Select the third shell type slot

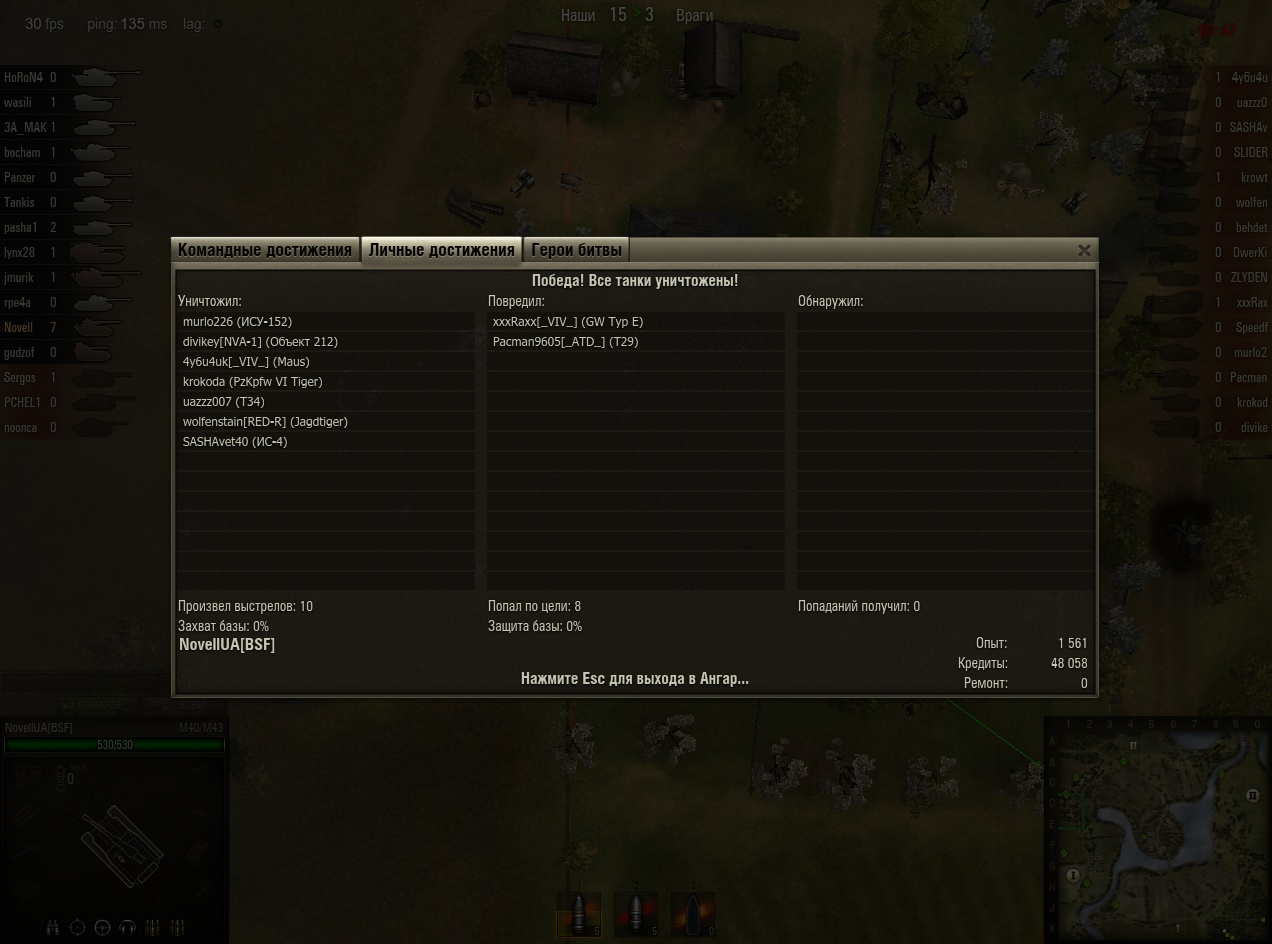[693, 914]
